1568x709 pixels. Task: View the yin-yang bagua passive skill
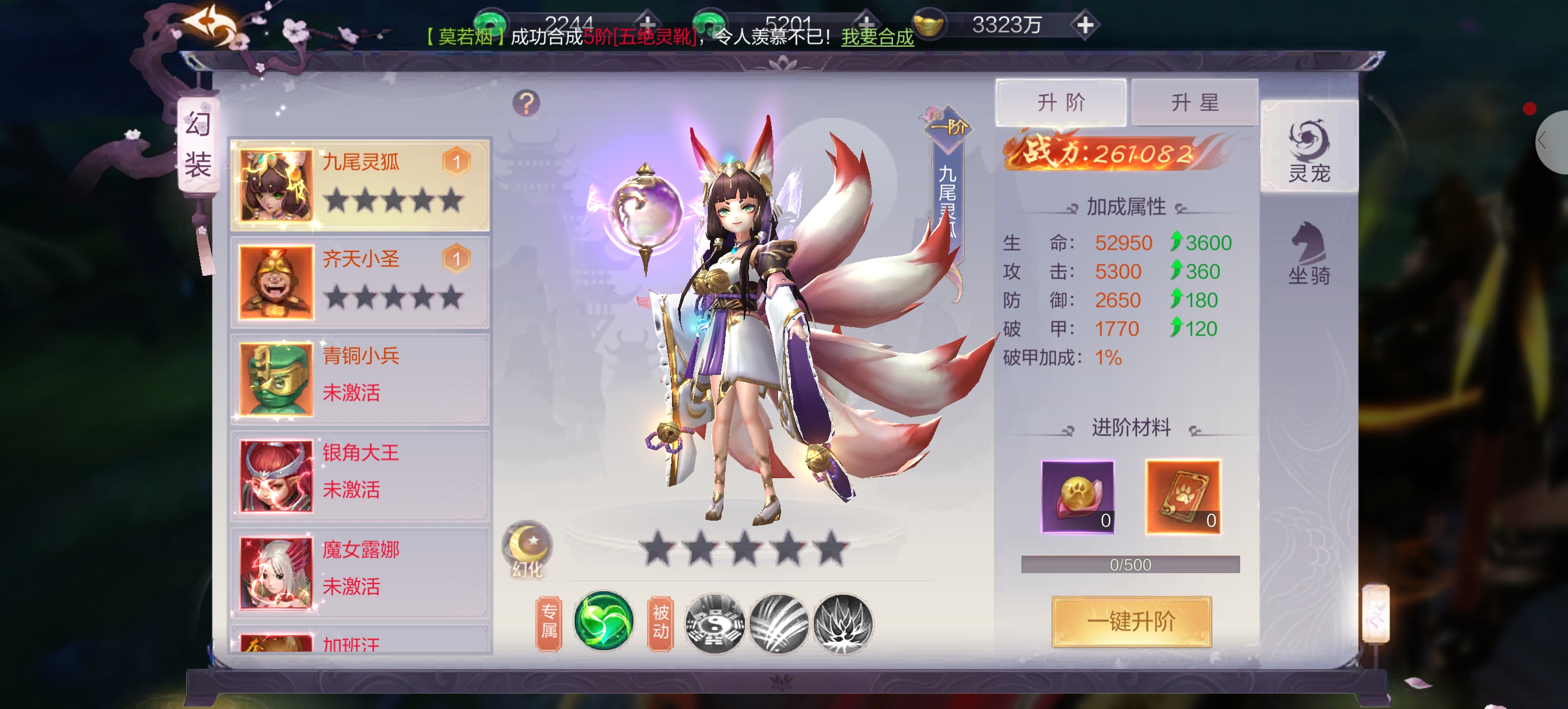tap(715, 623)
